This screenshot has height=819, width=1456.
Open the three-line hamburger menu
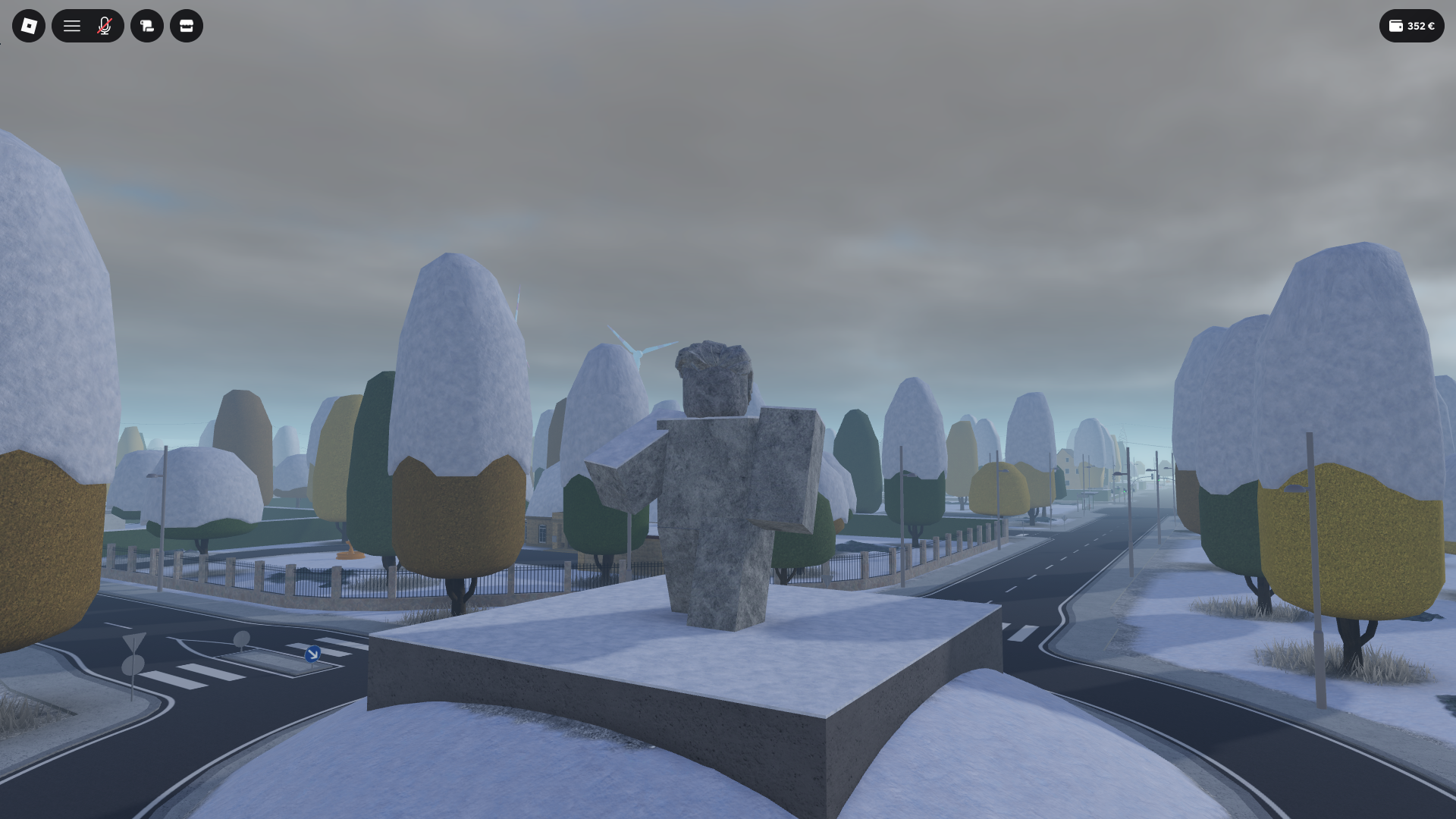coord(72,26)
